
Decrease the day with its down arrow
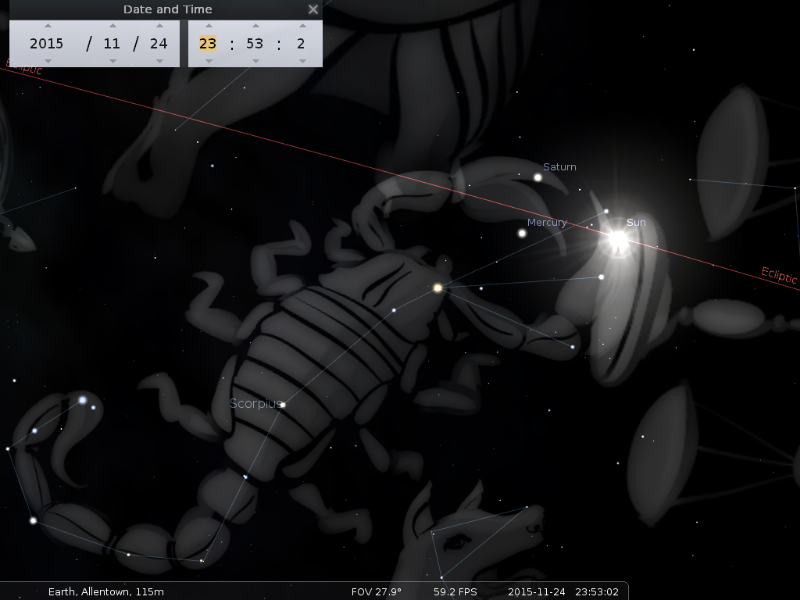[x=157, y=60]
